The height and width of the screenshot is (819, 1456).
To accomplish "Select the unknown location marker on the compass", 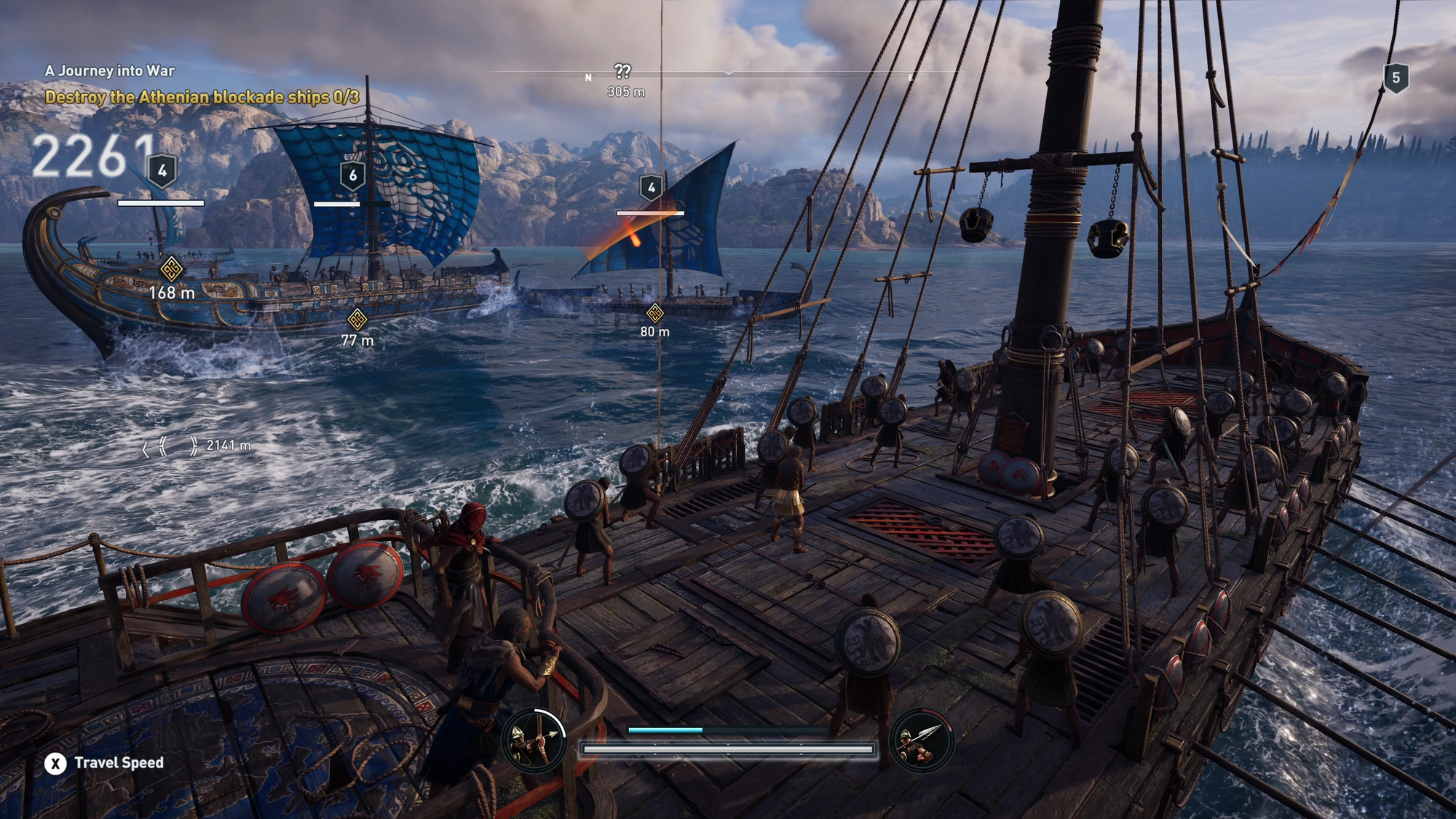I will click(622, 71).
